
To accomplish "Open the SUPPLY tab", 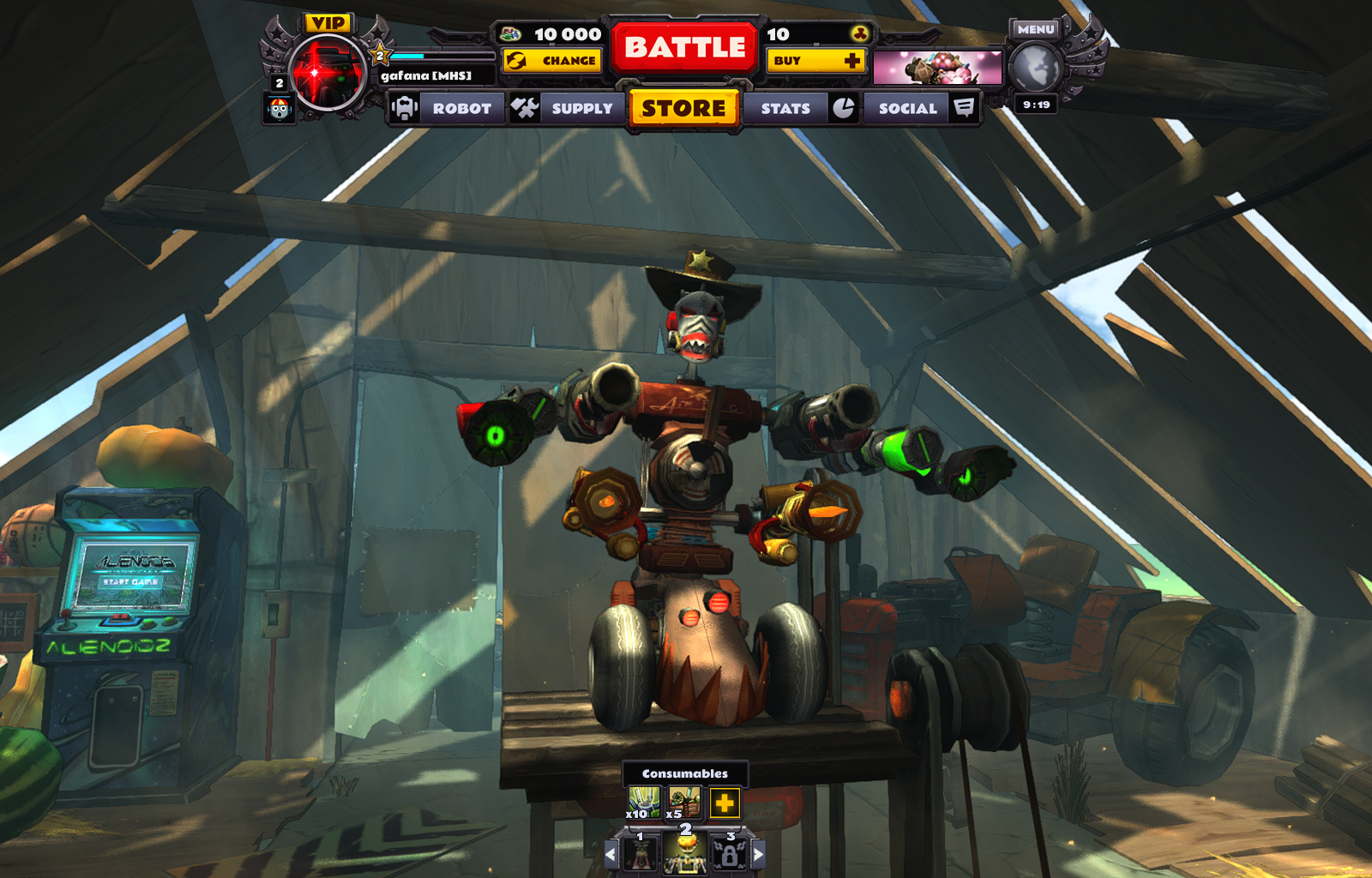I will [x=565, y=109].
